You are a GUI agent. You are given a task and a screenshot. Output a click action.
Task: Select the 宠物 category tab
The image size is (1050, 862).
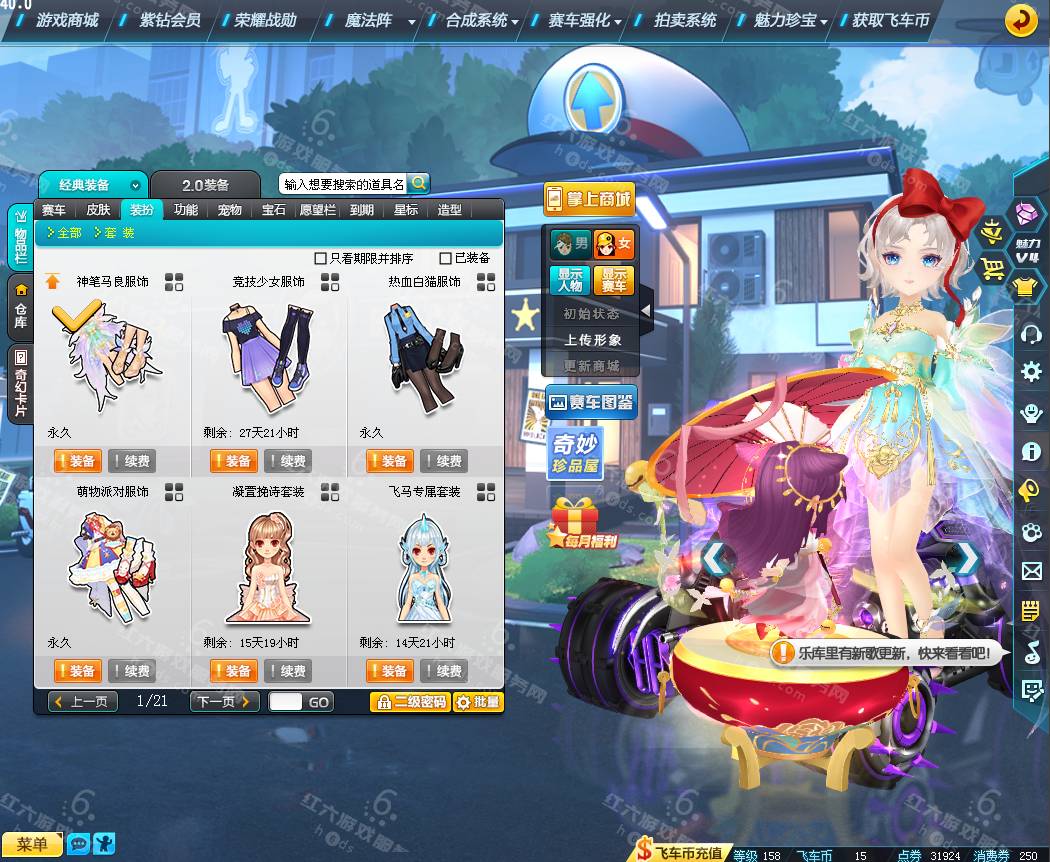click(230, 210)
